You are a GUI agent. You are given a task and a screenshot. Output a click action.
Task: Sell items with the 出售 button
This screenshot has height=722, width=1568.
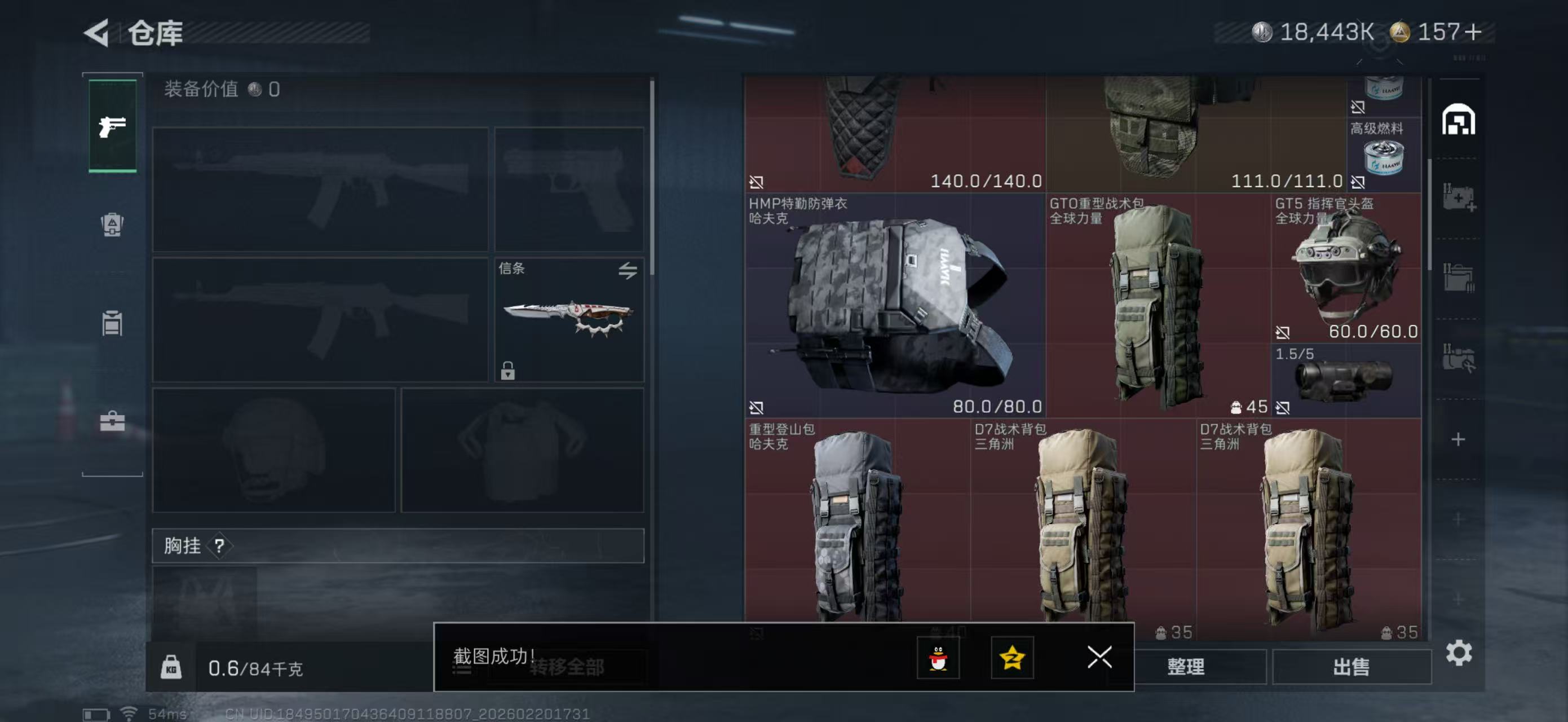click(x=1351, y=667)
